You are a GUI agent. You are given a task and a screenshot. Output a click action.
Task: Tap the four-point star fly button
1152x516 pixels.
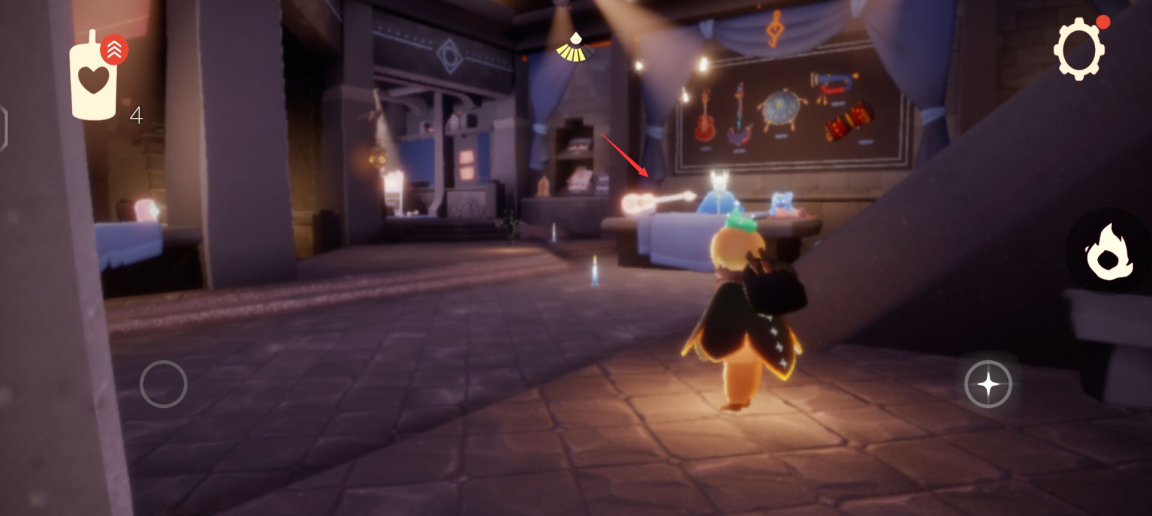coord(988,383)
